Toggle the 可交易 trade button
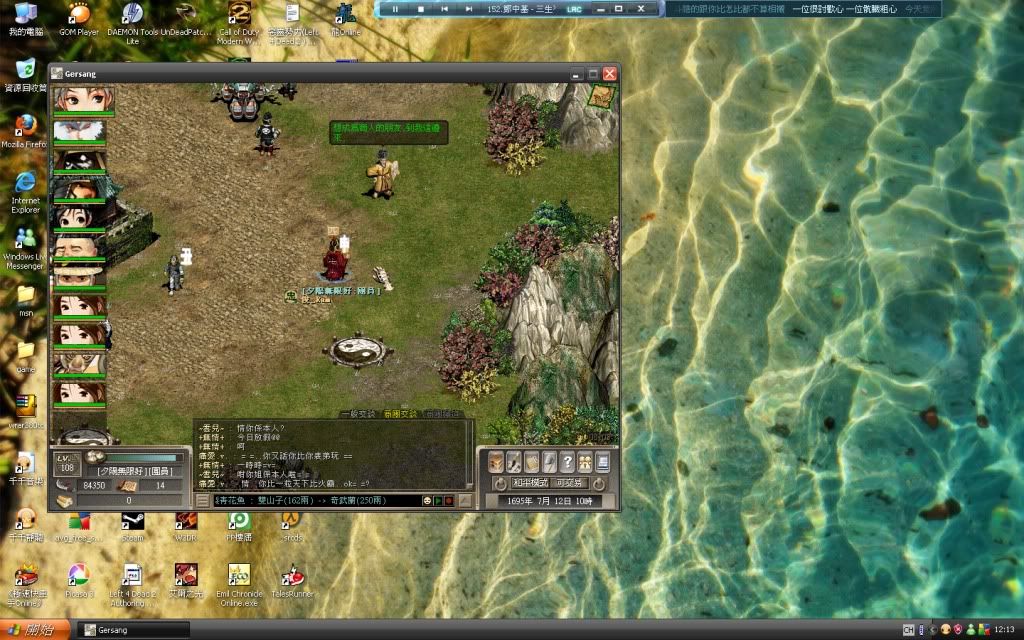This screenshot has height=640, width=1024. 571,482
